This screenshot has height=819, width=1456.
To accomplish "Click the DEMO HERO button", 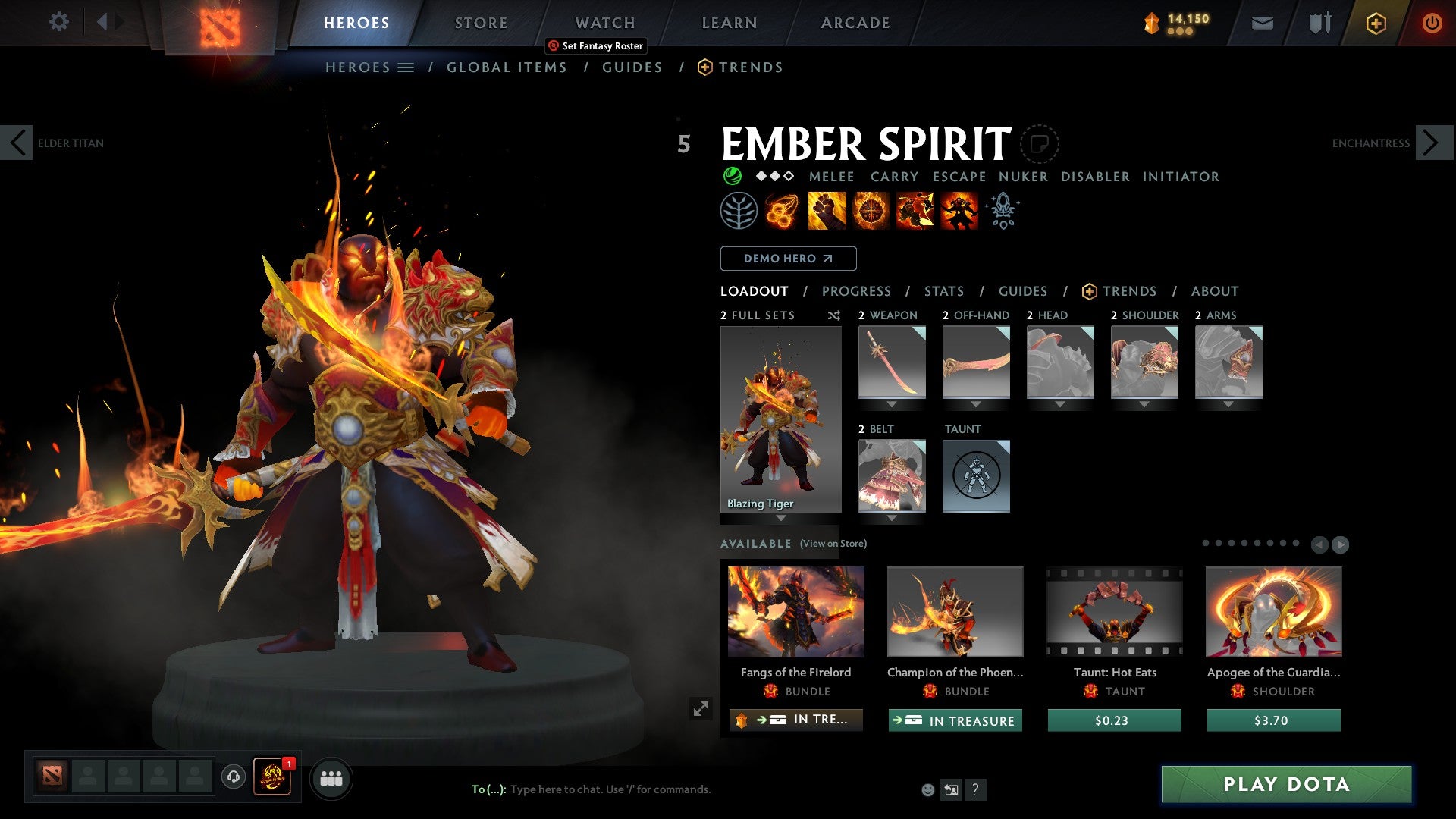I will (787, 258).
